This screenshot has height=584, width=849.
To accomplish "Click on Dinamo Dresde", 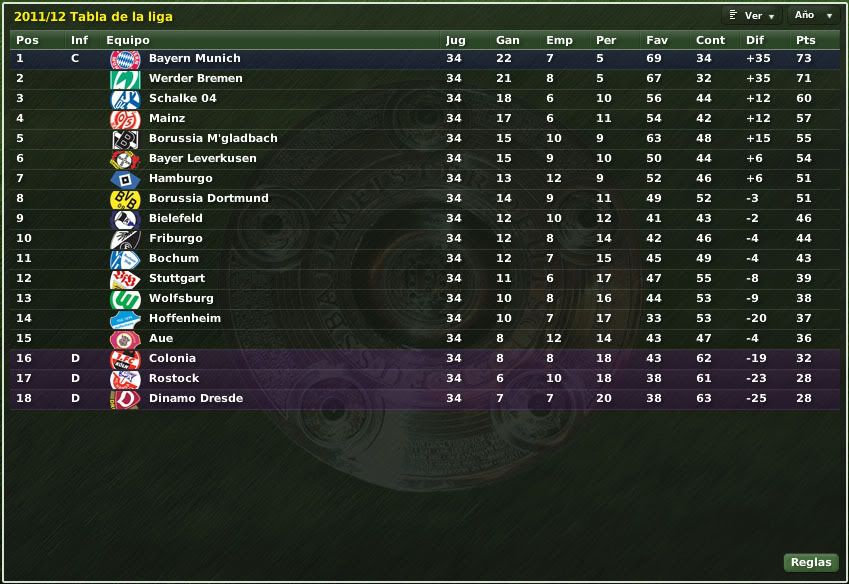I will (x=195, y=399).
